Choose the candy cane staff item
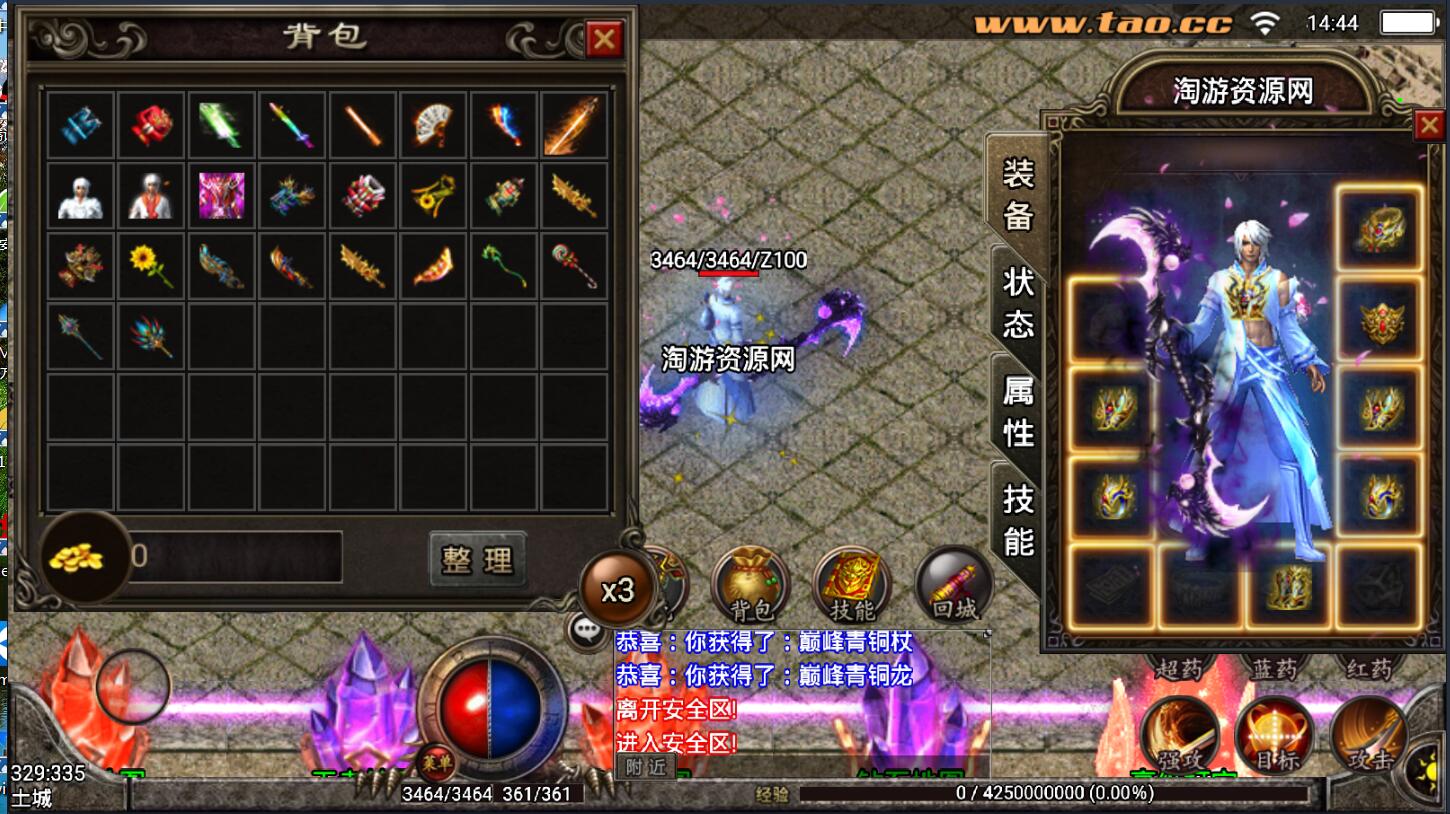This screenshot has height=814, width=1450. pyautogui.click(x=574, y=265)
